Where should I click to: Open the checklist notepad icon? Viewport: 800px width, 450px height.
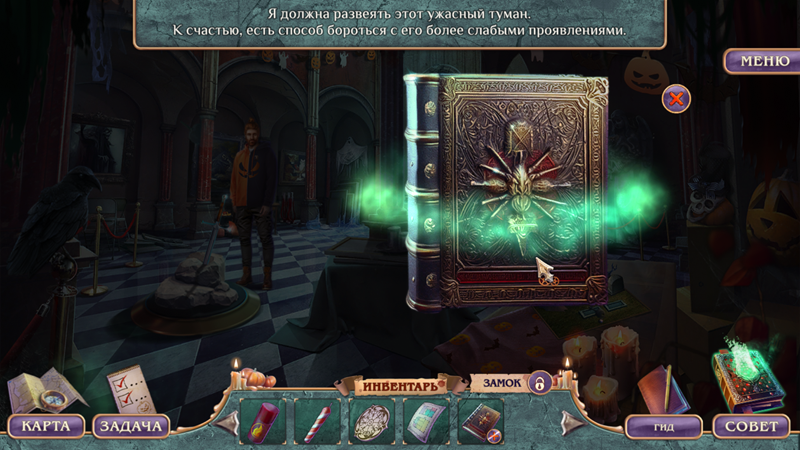(127, 388)
